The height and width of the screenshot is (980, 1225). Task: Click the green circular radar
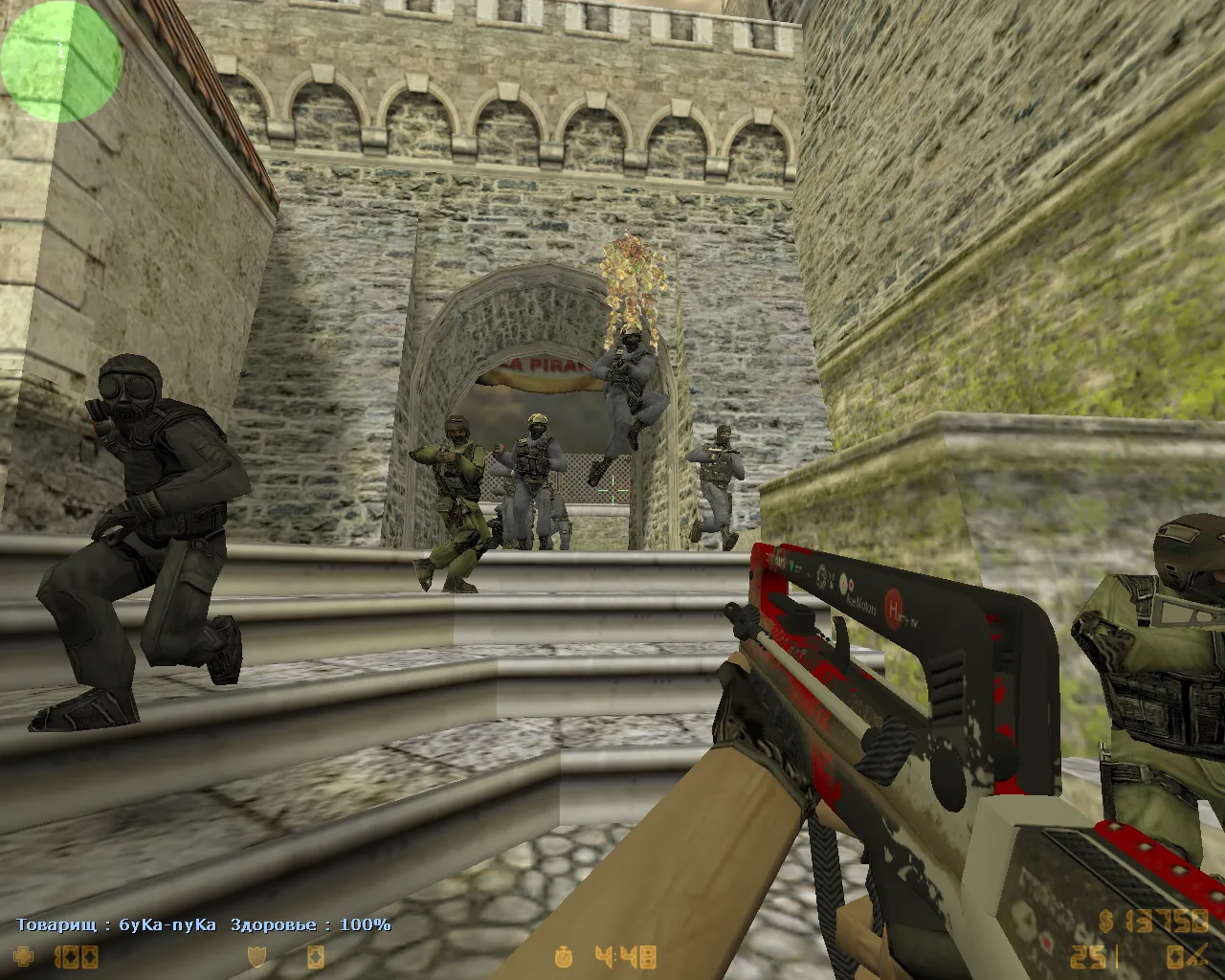pyautogui.click(x=61, y=61)
